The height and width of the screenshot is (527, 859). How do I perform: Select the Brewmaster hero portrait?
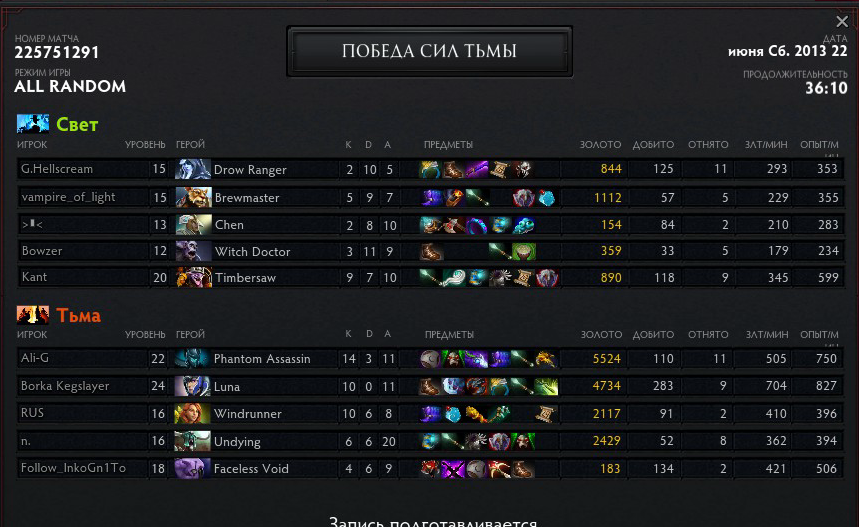point(192,198)
